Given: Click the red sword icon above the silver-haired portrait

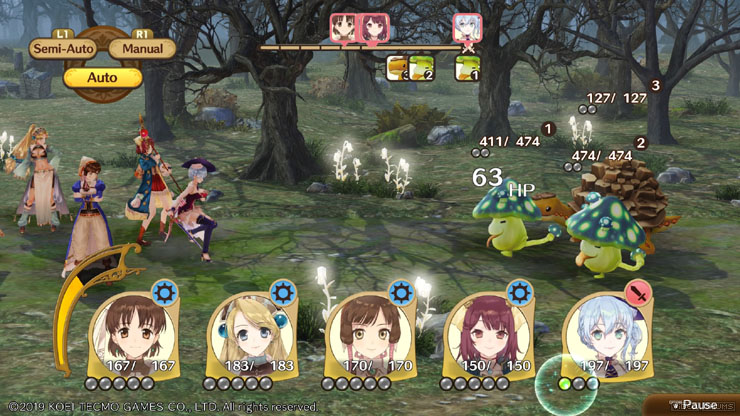Looking at the screenshot, I should [x=637, y=293].
